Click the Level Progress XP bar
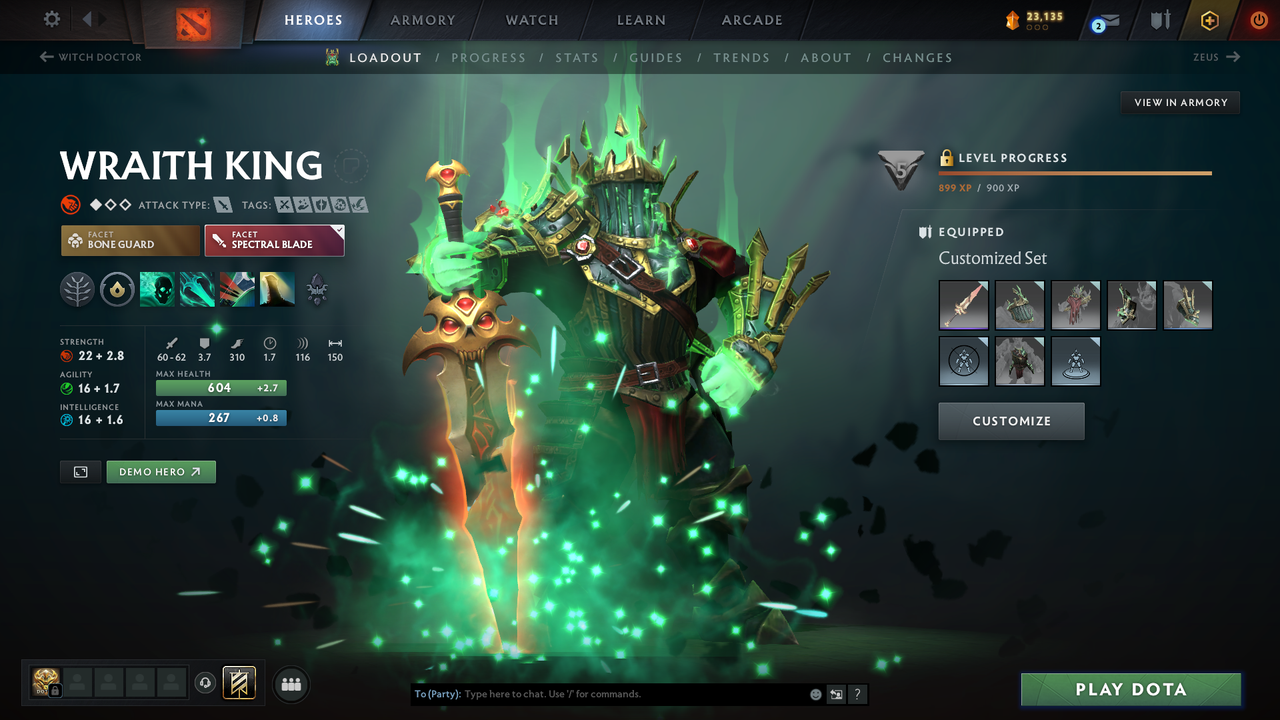1280x720 pixels. click(1076, 171)
